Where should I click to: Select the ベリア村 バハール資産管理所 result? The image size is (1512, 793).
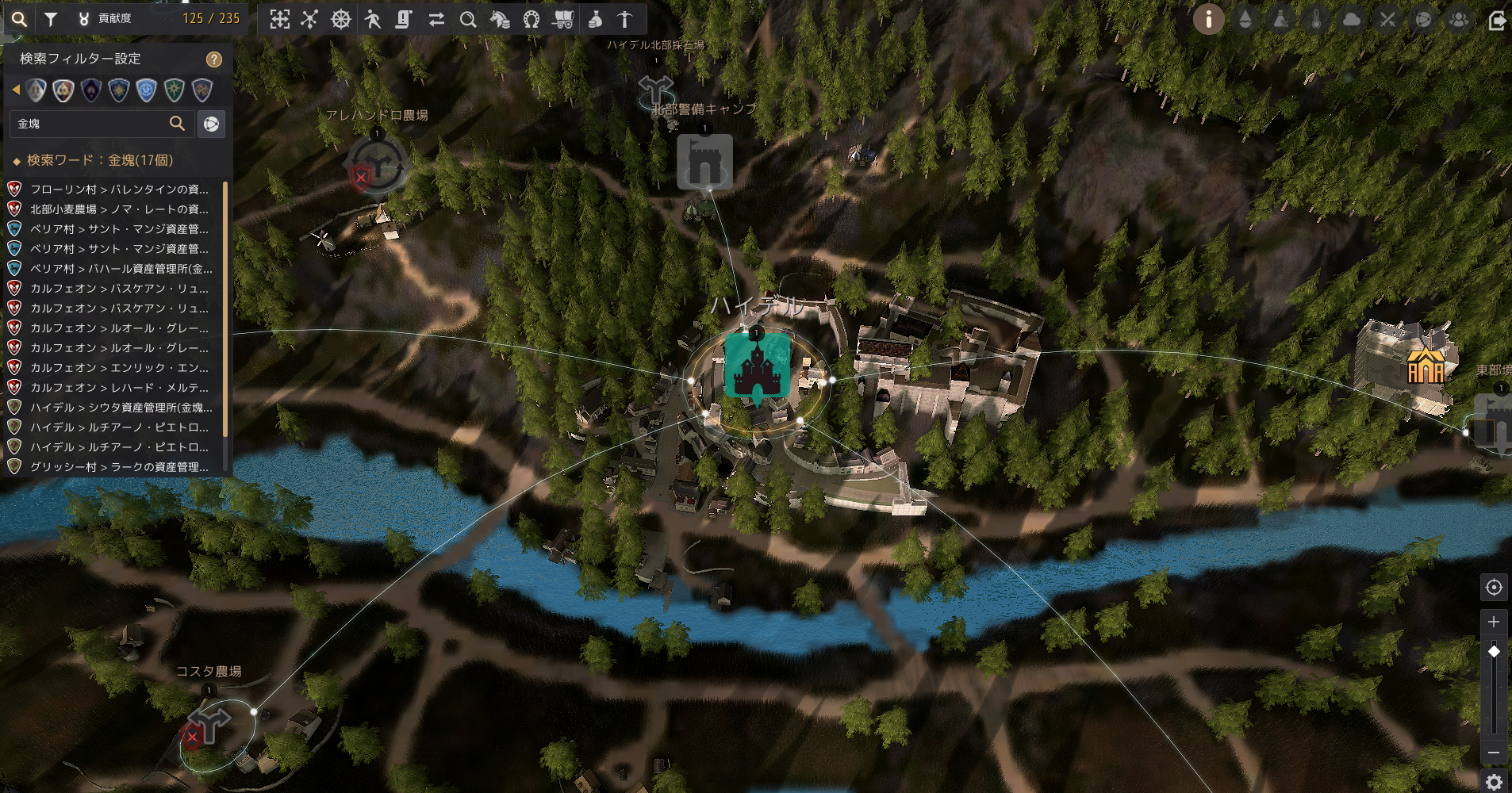click(x=121, y=269)
